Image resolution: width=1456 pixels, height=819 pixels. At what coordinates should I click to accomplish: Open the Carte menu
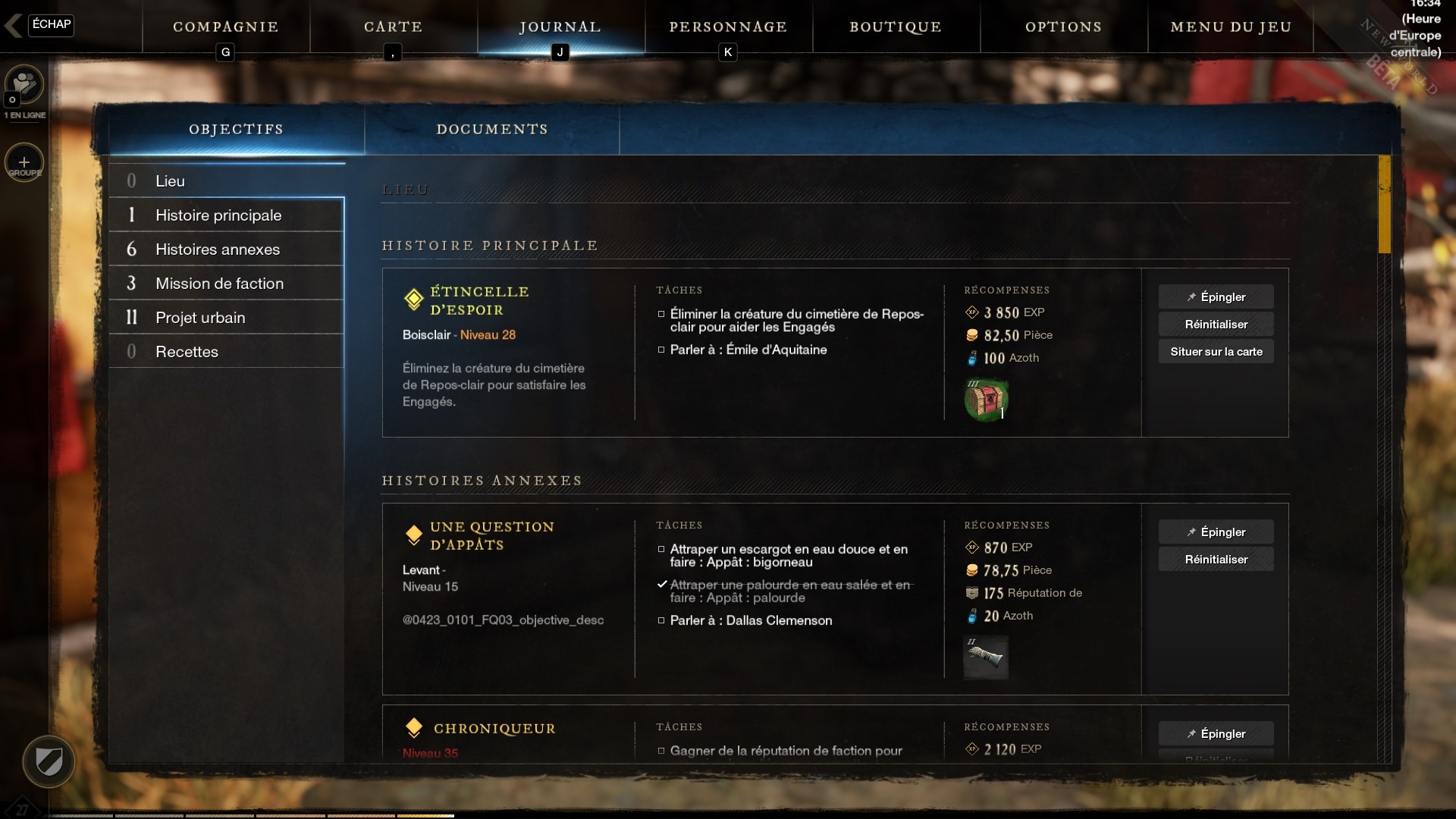pyautogui.click(x=393, y=27)
